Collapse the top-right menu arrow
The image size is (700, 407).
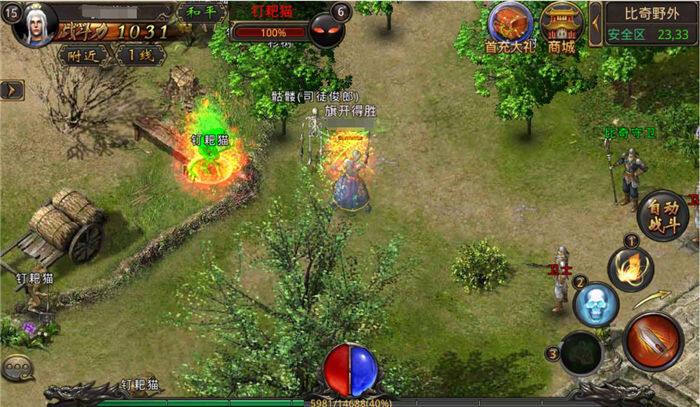coord(594,16)
